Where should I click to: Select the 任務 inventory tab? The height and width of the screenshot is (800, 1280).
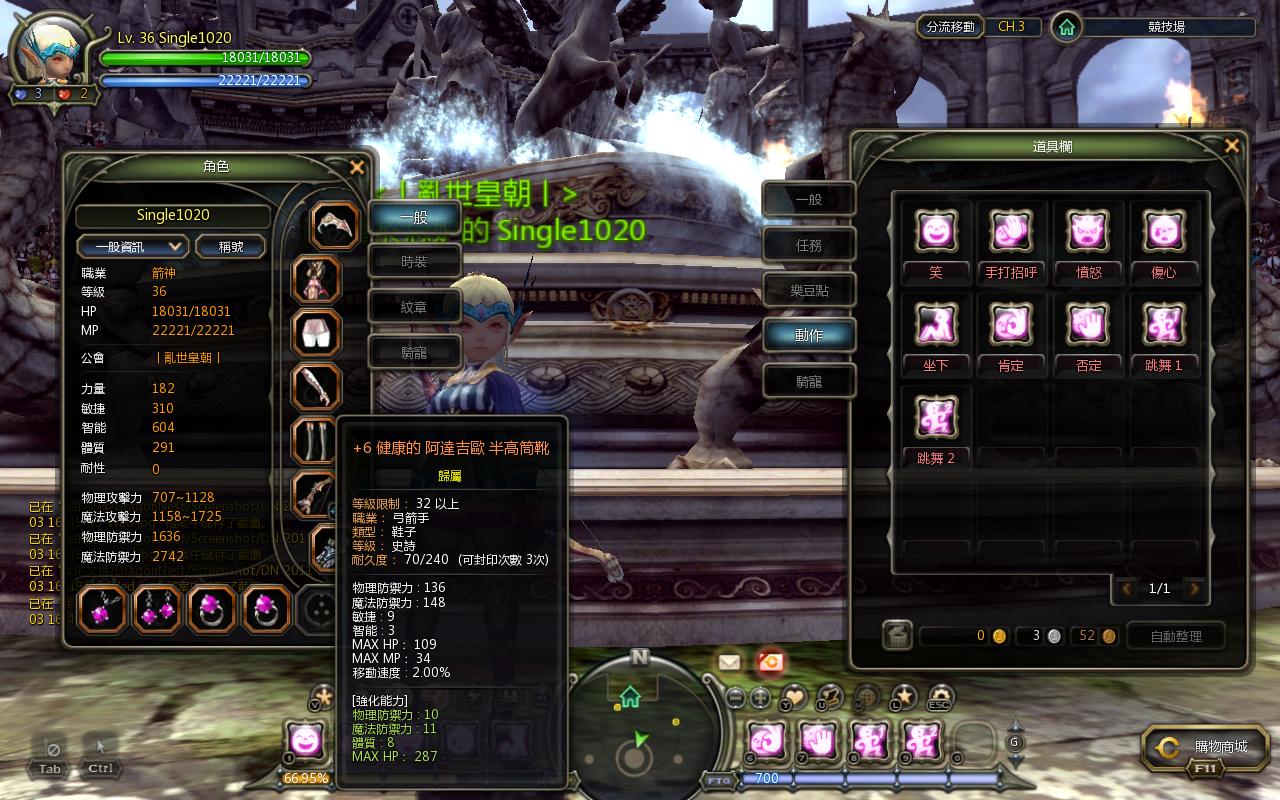[x=809, y=245]
